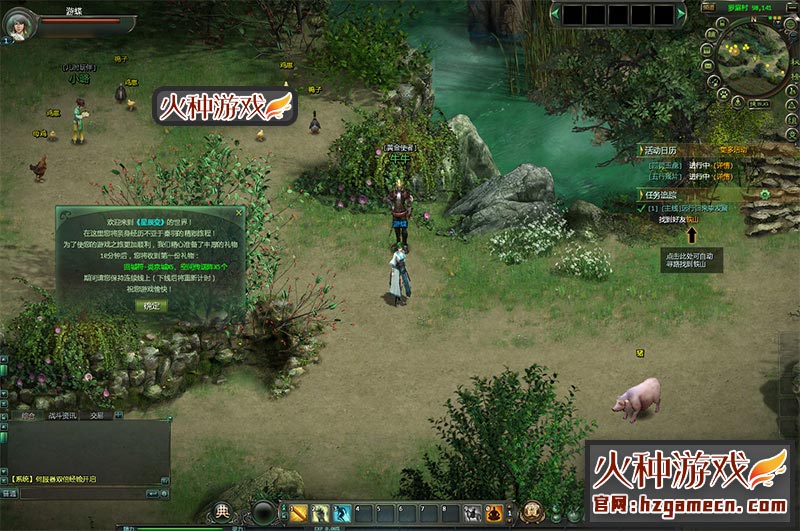Image resolution: width=800 pixels, height=531 pixels.
Task: Click the orange flame icon in hotbar
Action: [x=493, y=513]
